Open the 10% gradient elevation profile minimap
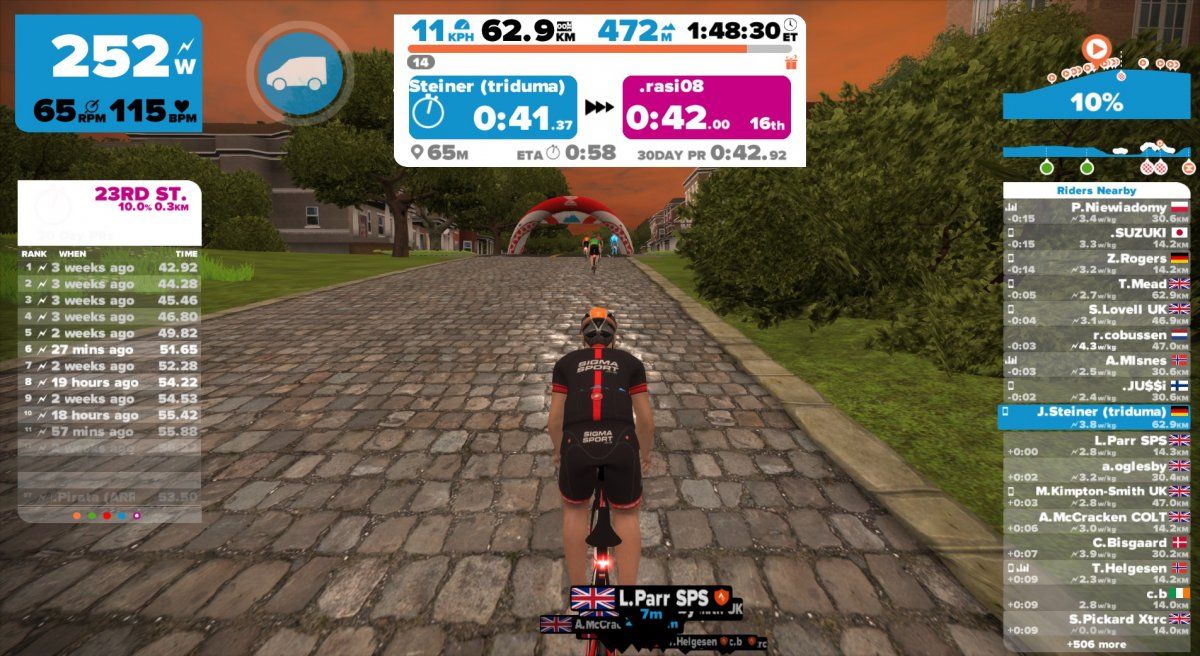The image size is (1200, 656). 1097,101
